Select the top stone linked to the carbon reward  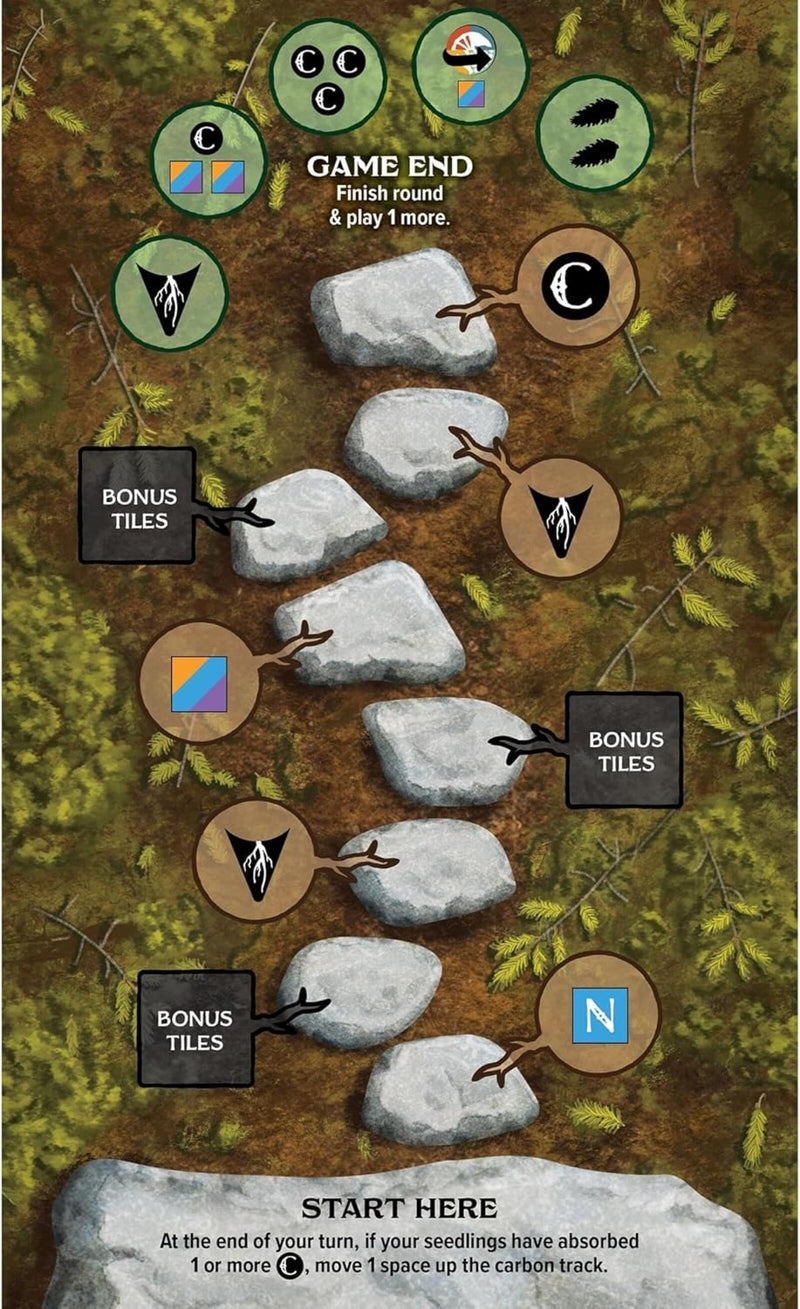[x=402, y=312]
